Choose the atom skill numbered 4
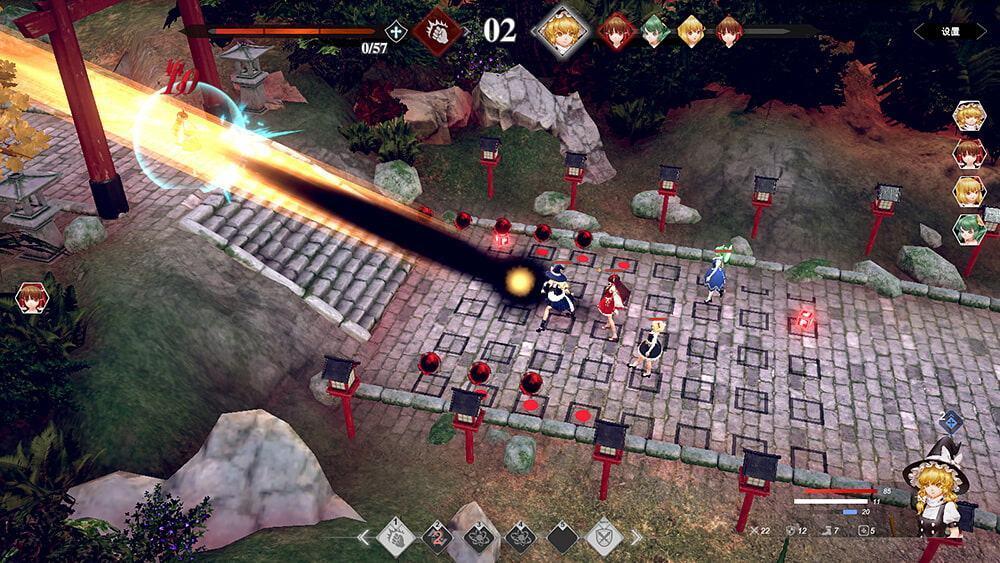This screenshot has width=1000, height=563. (520, 537)
